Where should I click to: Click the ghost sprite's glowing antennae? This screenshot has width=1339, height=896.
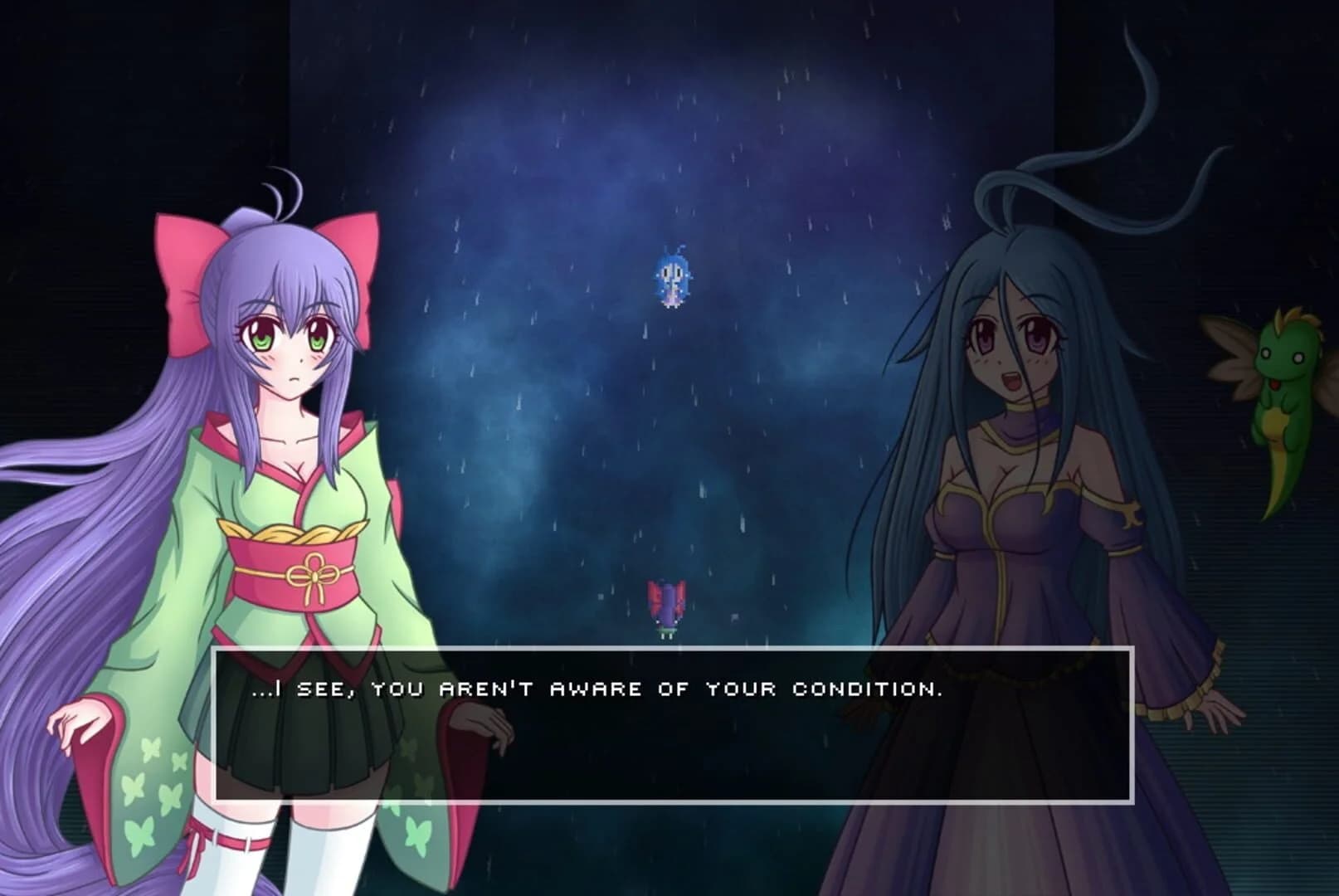tap(674, 249)
